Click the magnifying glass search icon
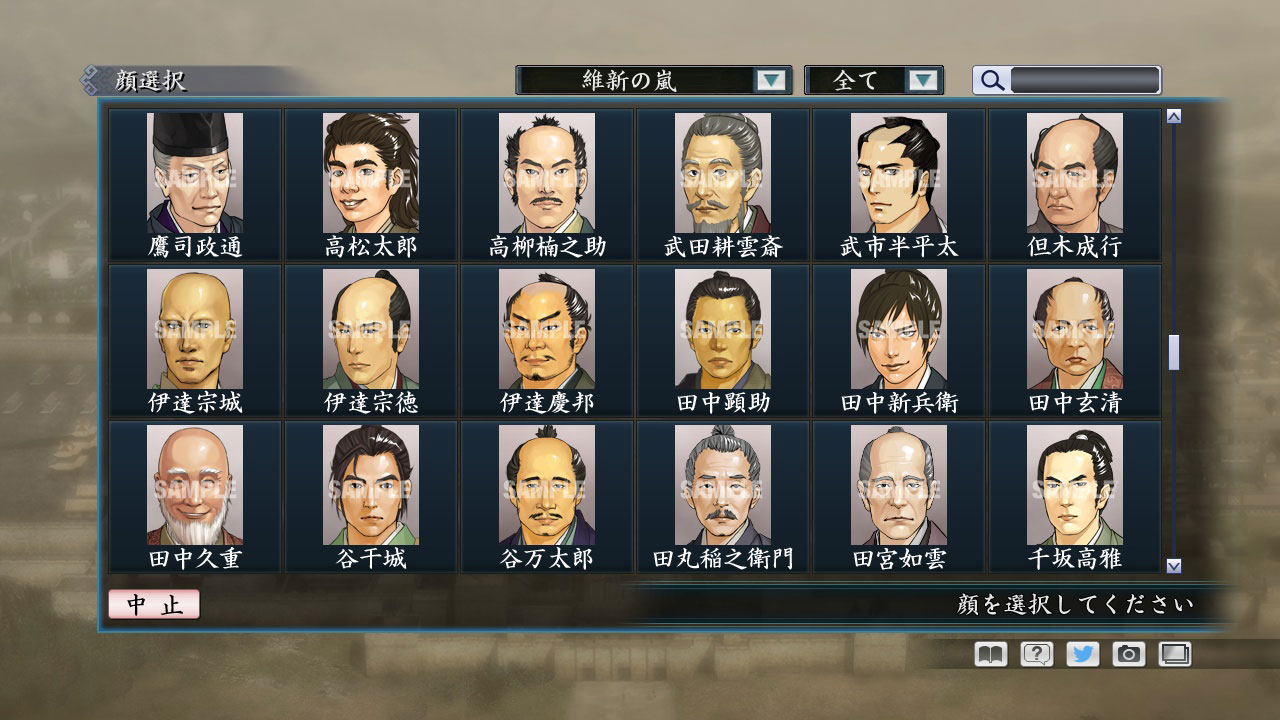 coord(991,81)
